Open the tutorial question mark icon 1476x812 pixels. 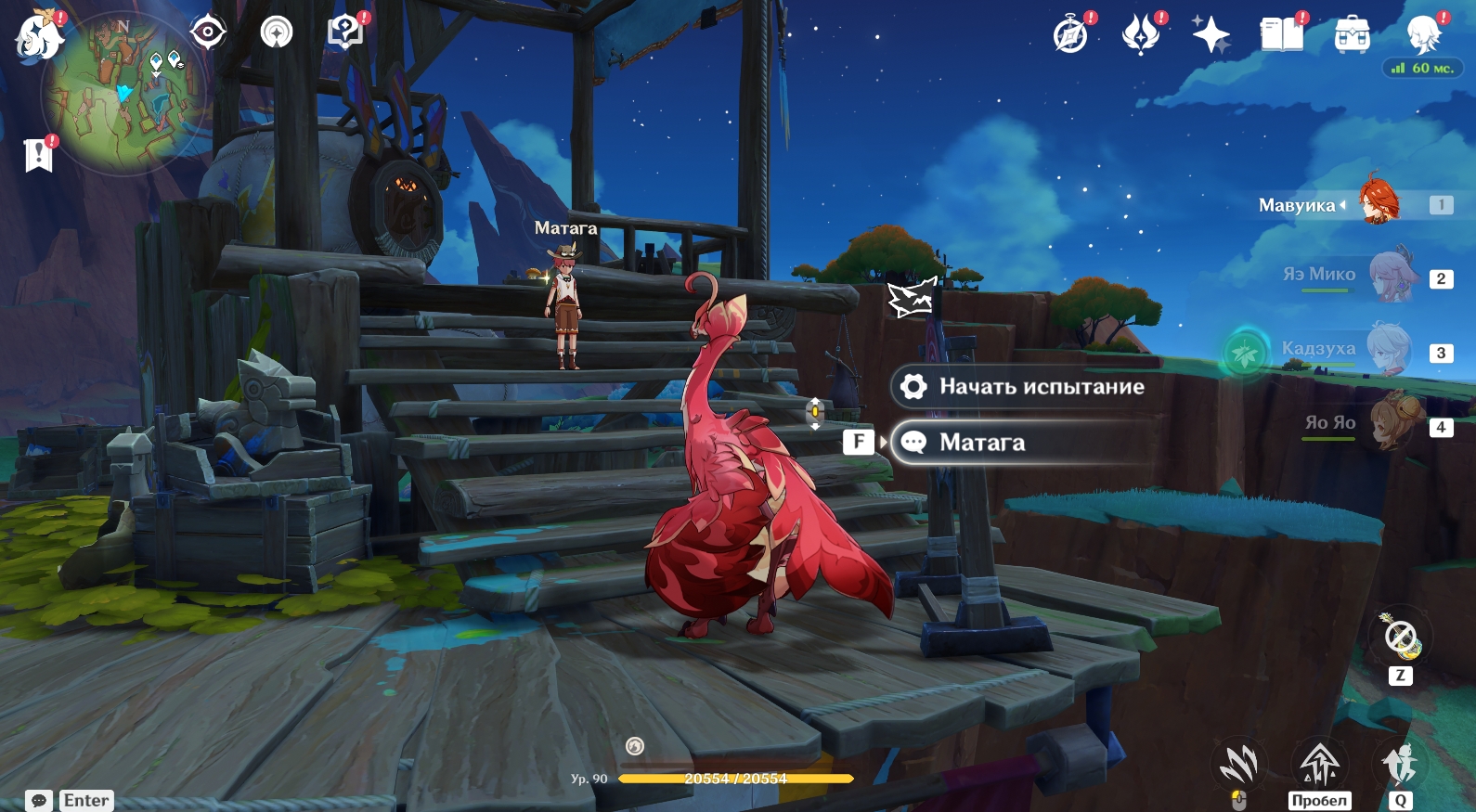344,32
